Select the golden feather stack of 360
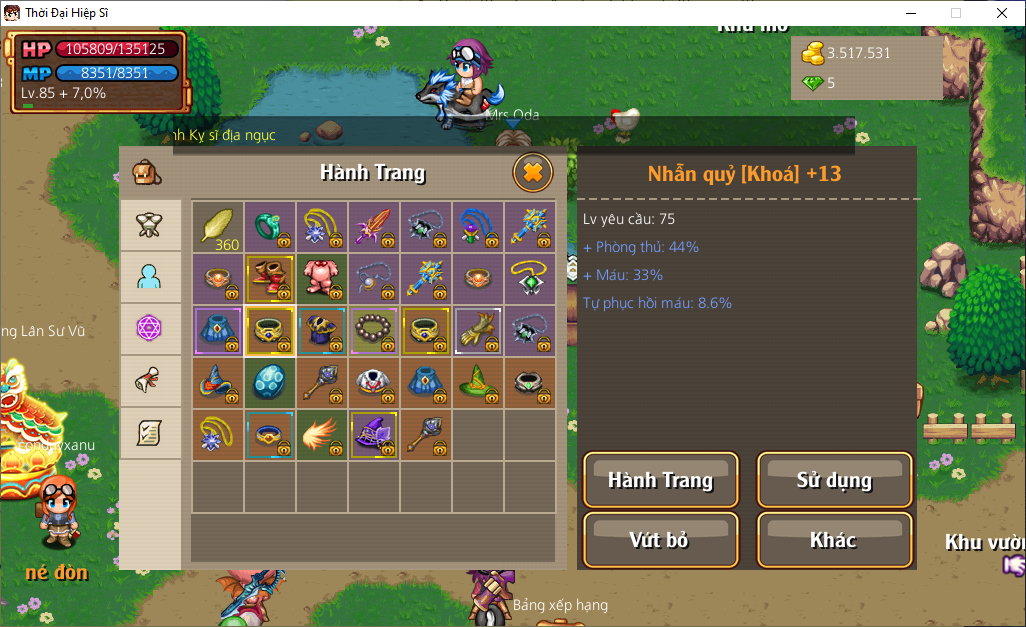 point(217,226)
